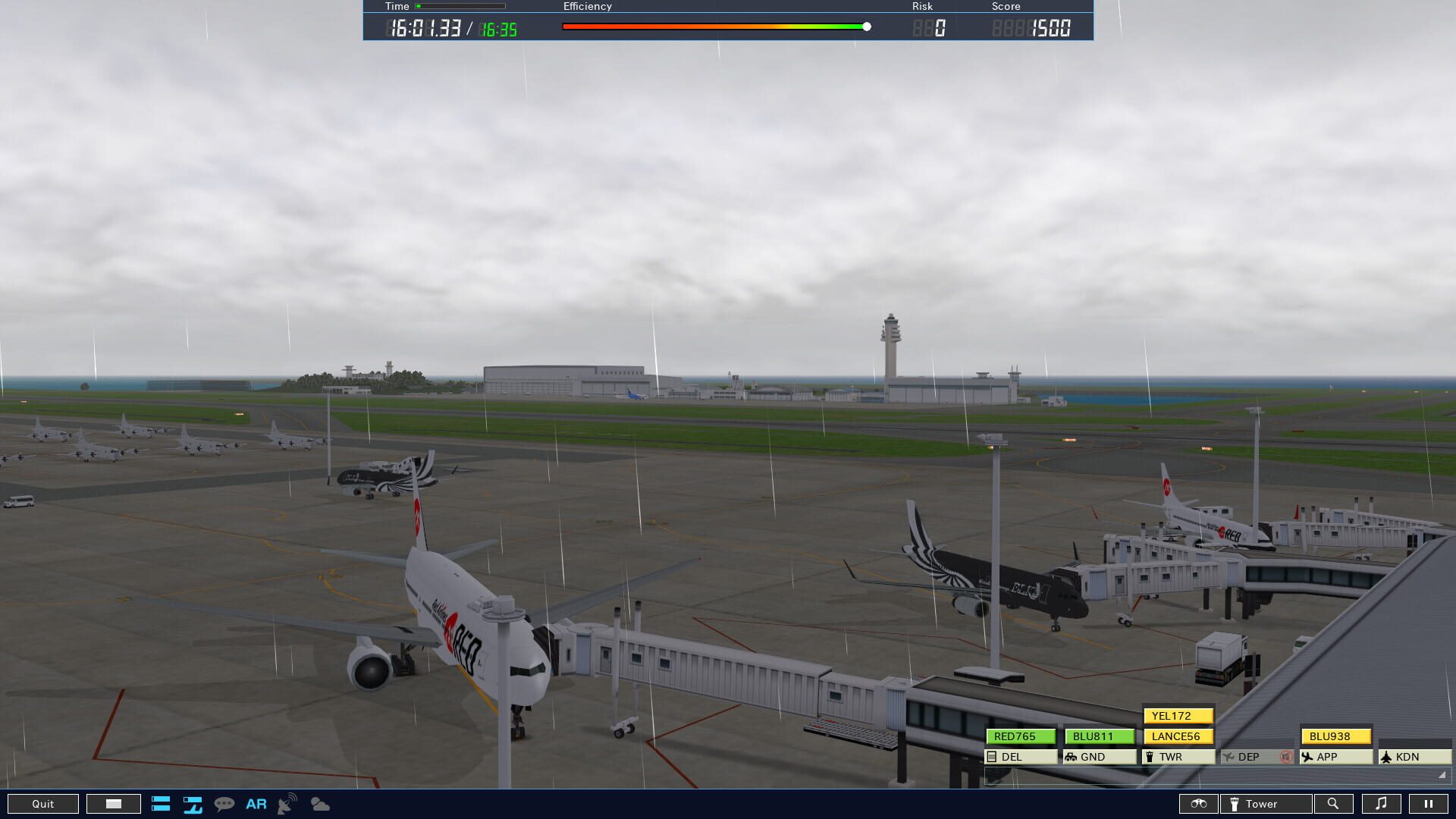Open the RED765 flight options
The width and height of the screenshot is (1456, 819).
pyautogui.click(x=1021, y=736)
